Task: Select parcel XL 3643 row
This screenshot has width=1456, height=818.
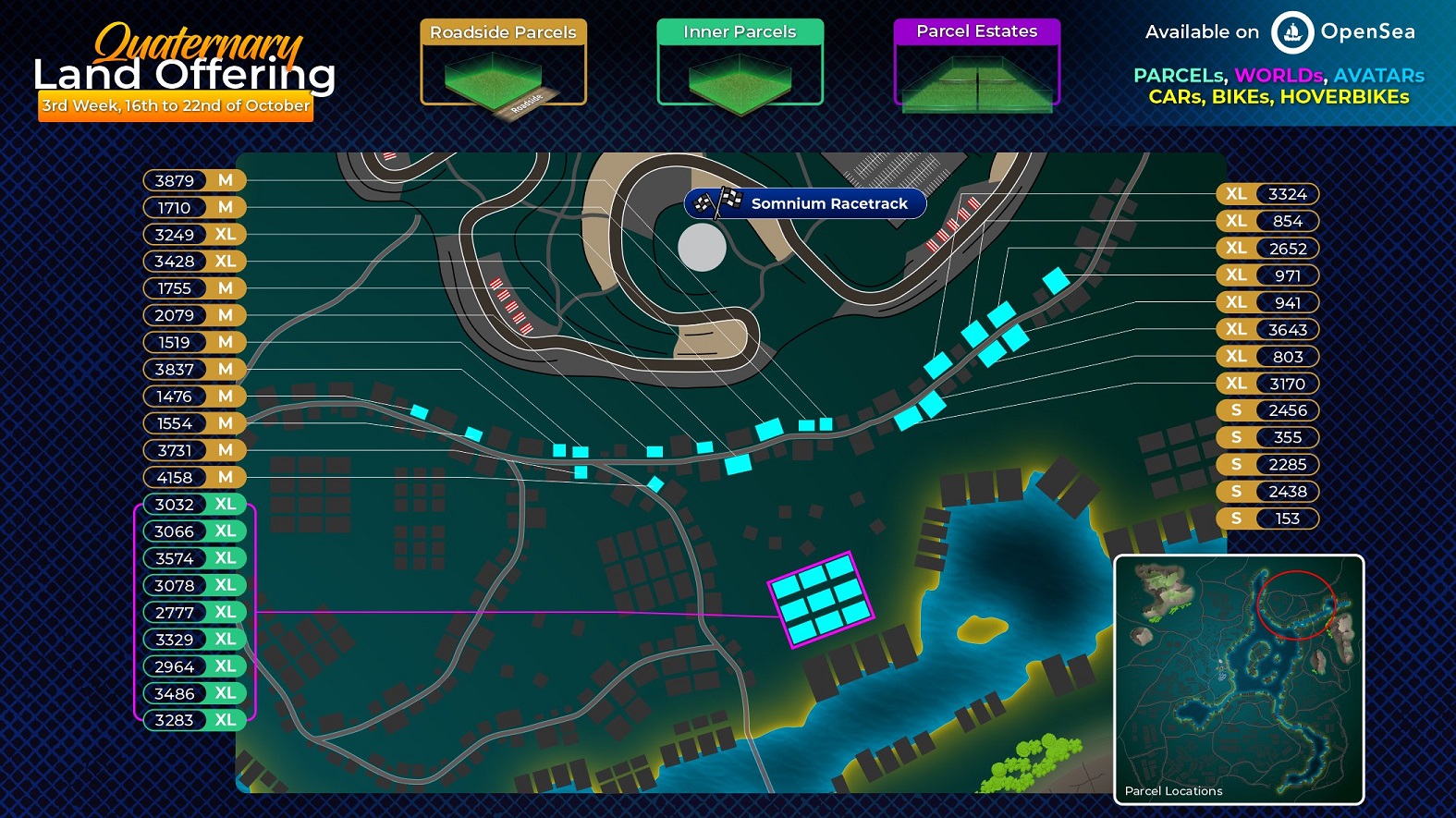Action: tap(1266, 330)
